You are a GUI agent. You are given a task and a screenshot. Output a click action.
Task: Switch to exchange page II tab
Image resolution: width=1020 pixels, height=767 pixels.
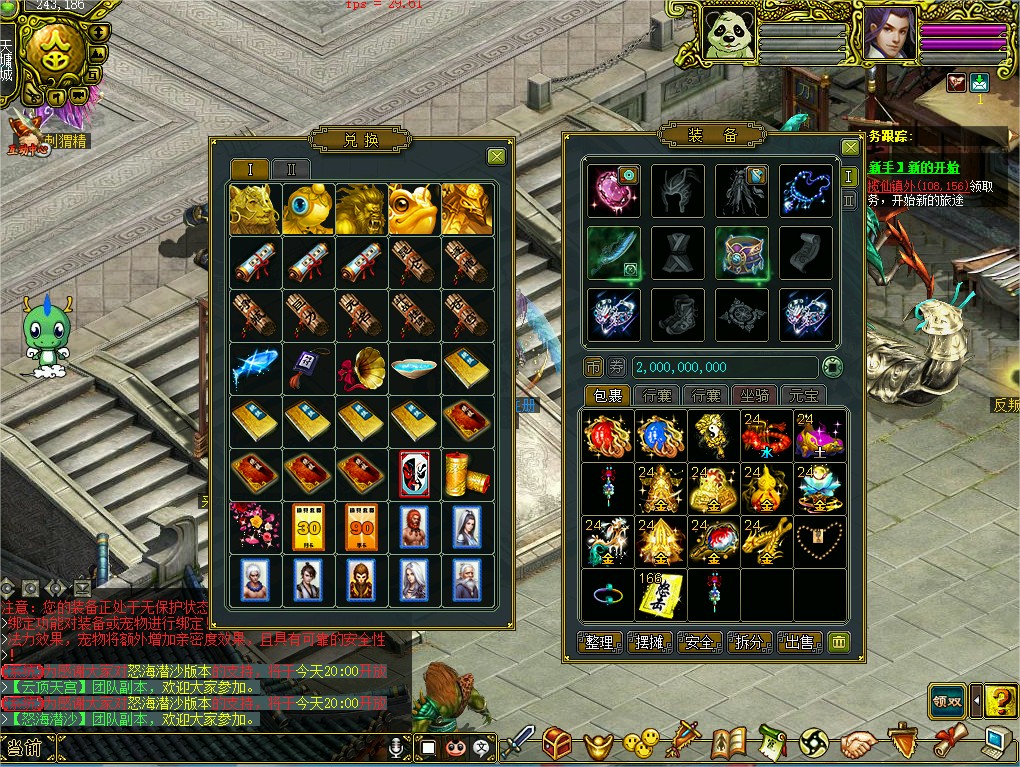[x=291, y=168]
